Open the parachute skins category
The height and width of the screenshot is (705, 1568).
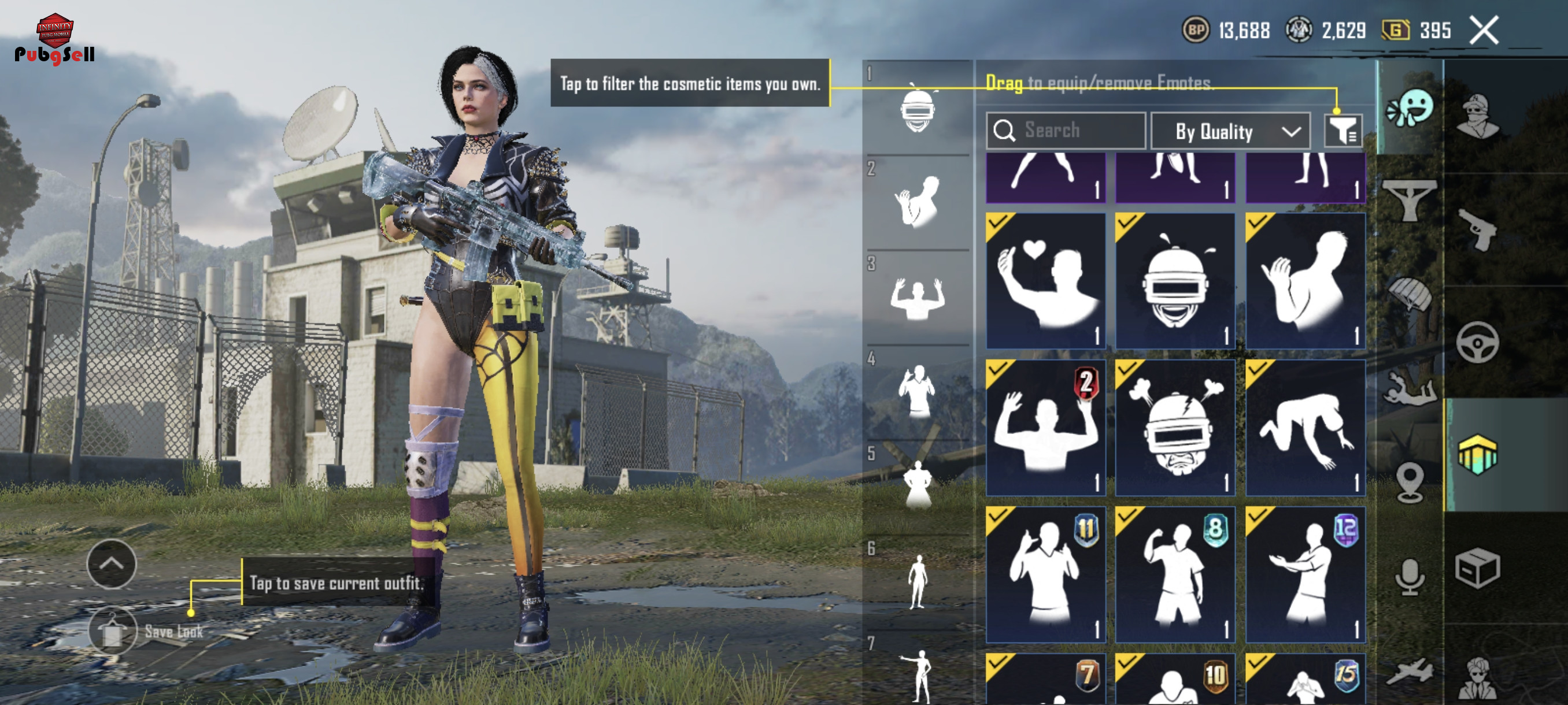click(x=1410, y=294)
